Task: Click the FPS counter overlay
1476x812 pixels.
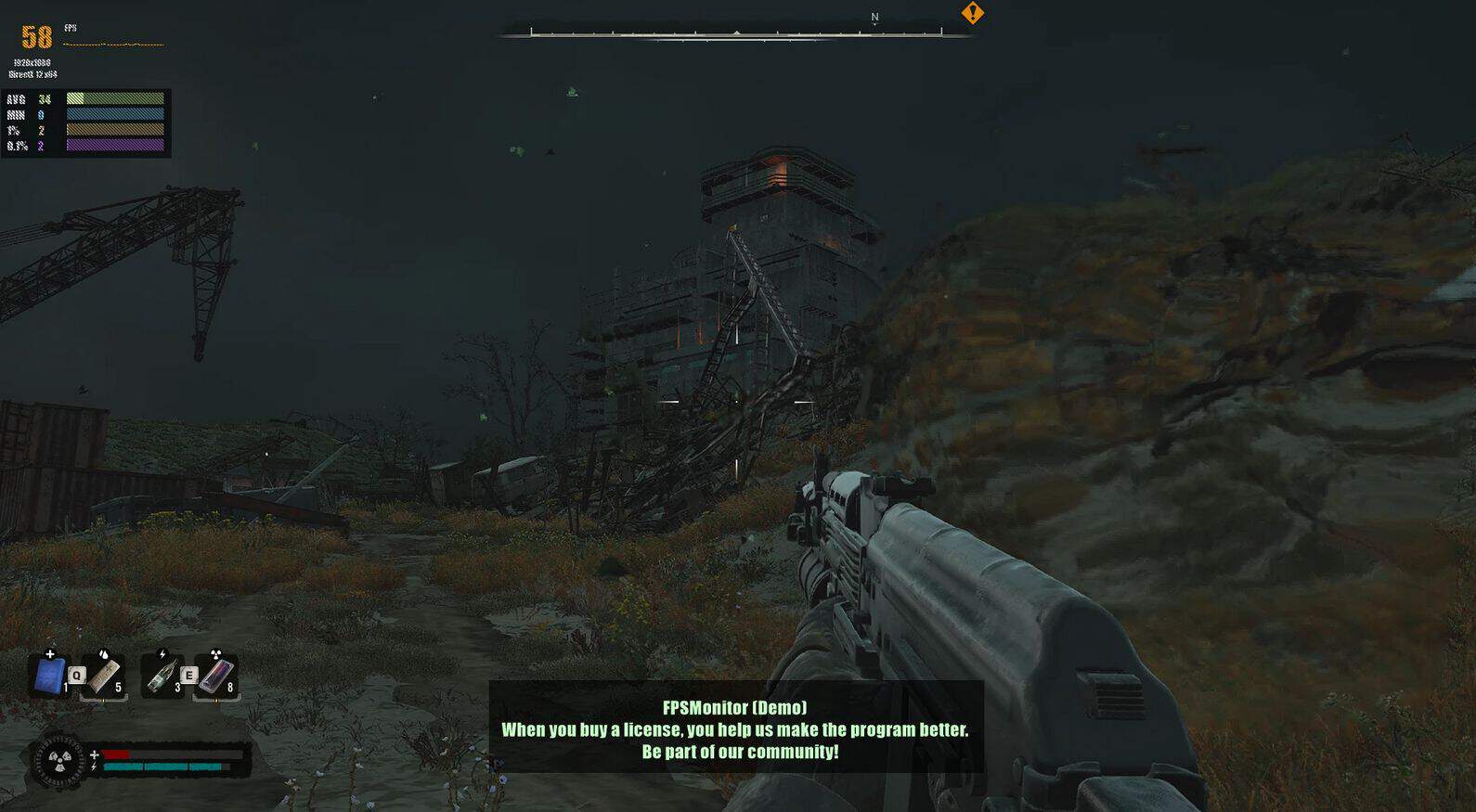Action: tap(37, 37)
